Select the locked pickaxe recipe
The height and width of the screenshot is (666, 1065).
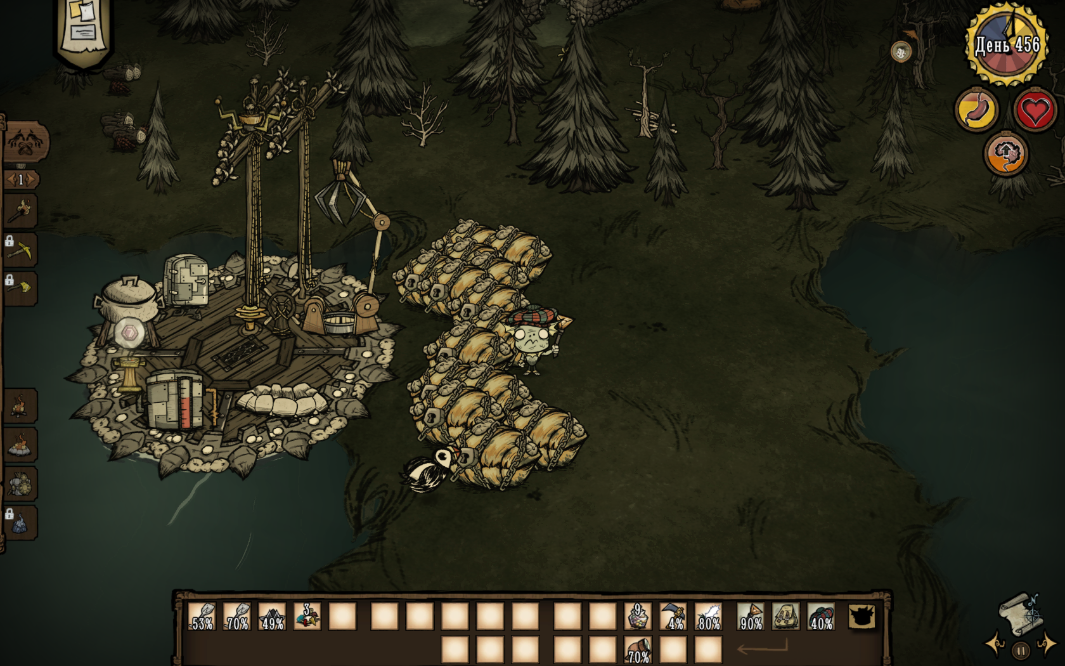(22, 250)
